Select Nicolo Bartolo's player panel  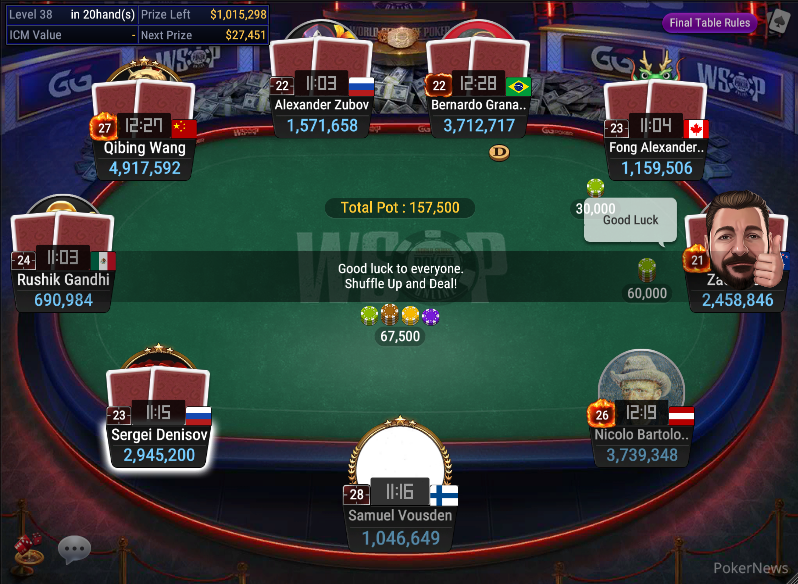(641, 444)
